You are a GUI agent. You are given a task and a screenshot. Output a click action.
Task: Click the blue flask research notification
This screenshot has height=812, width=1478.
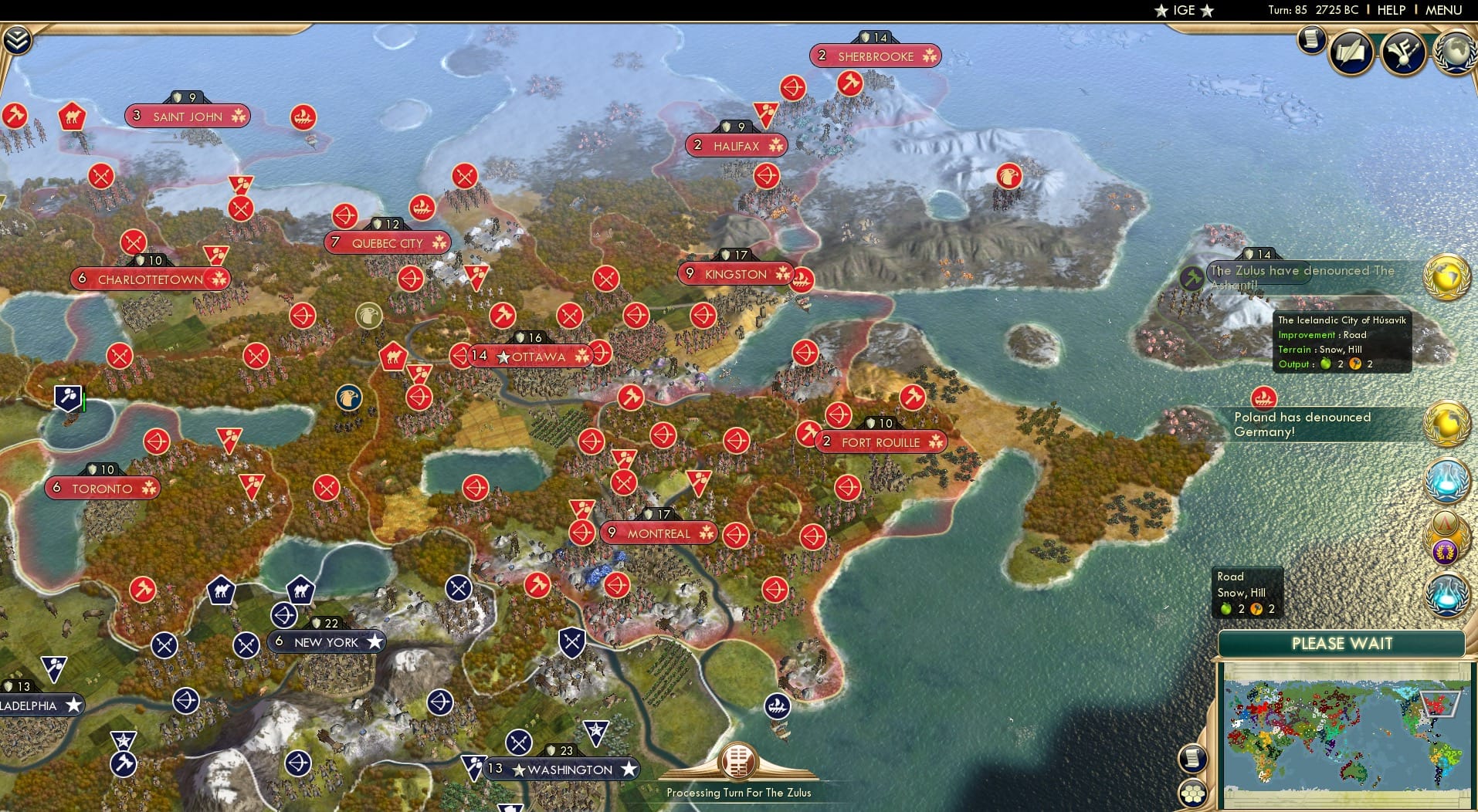point(1447,481)
